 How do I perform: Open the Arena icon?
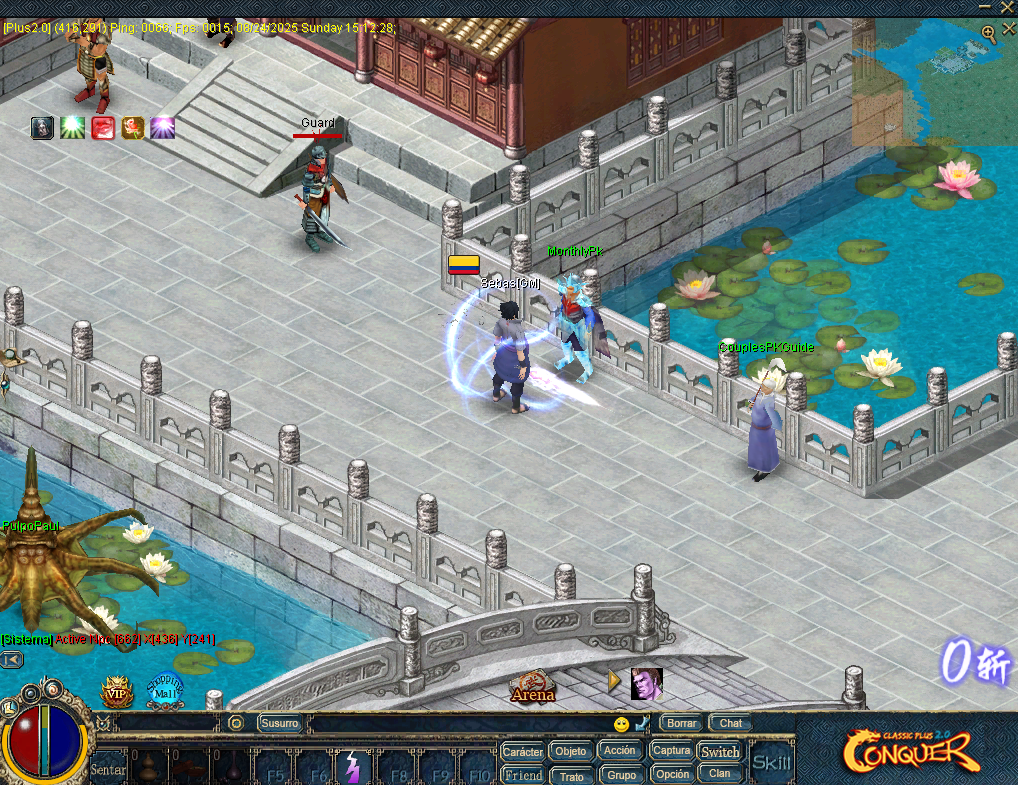click(532, 686)
